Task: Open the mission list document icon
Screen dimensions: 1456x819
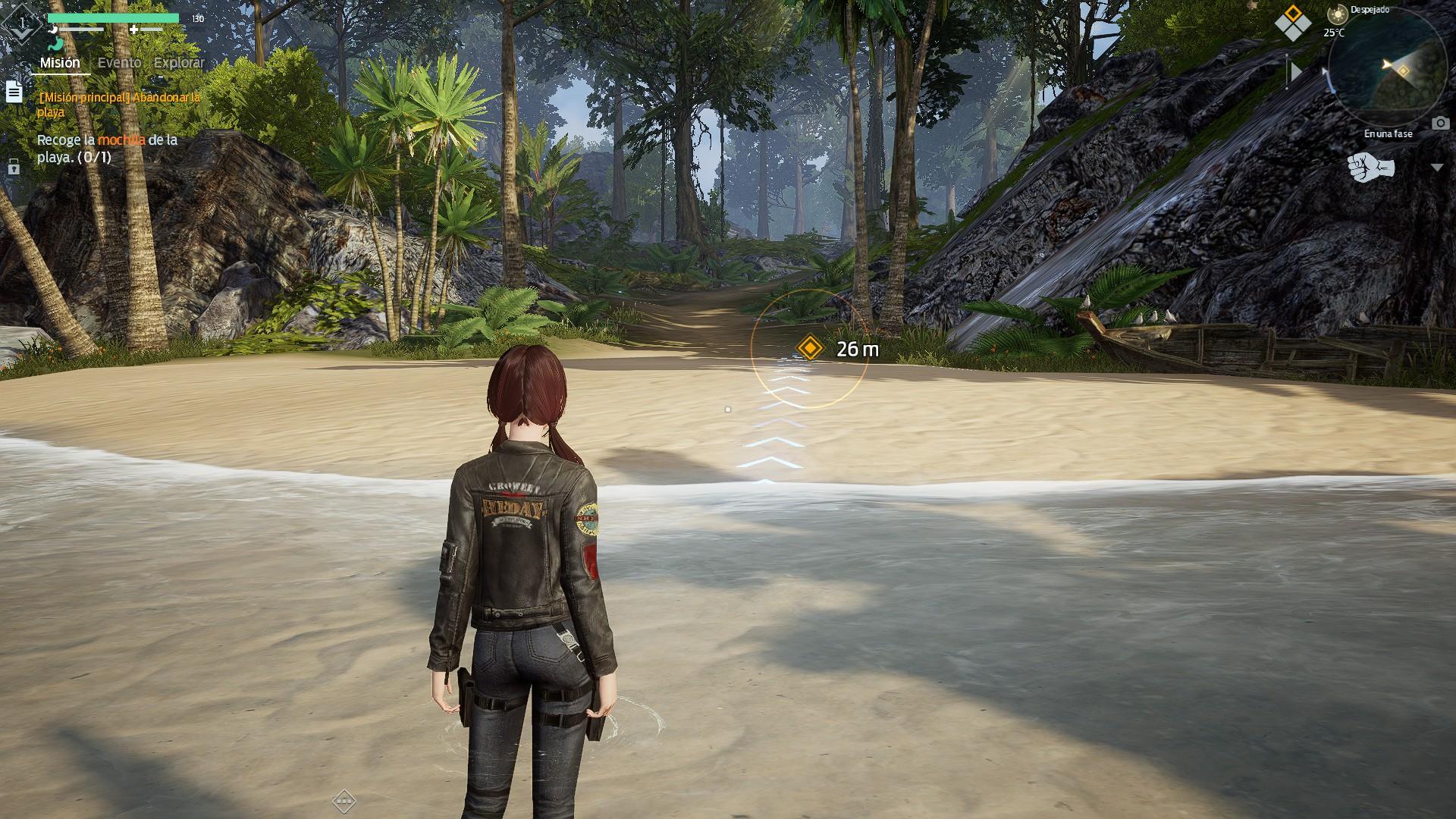Action: 14,92
